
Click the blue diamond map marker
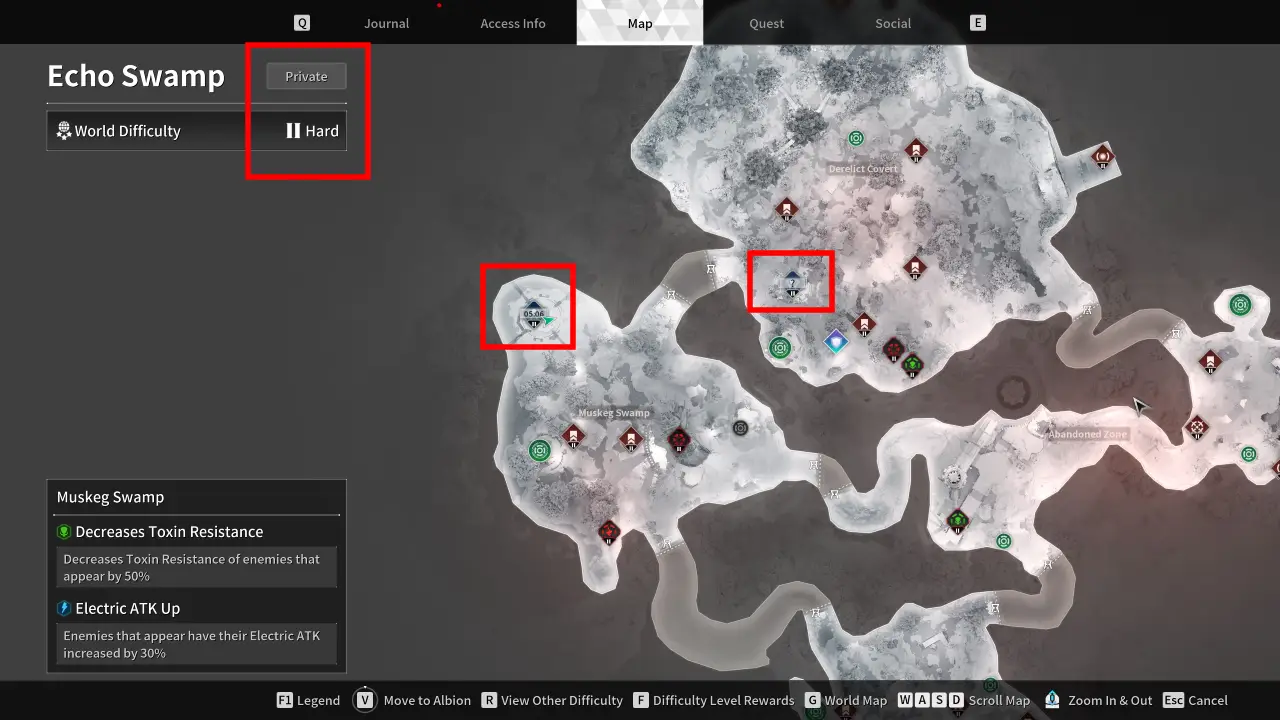(836, 342)
